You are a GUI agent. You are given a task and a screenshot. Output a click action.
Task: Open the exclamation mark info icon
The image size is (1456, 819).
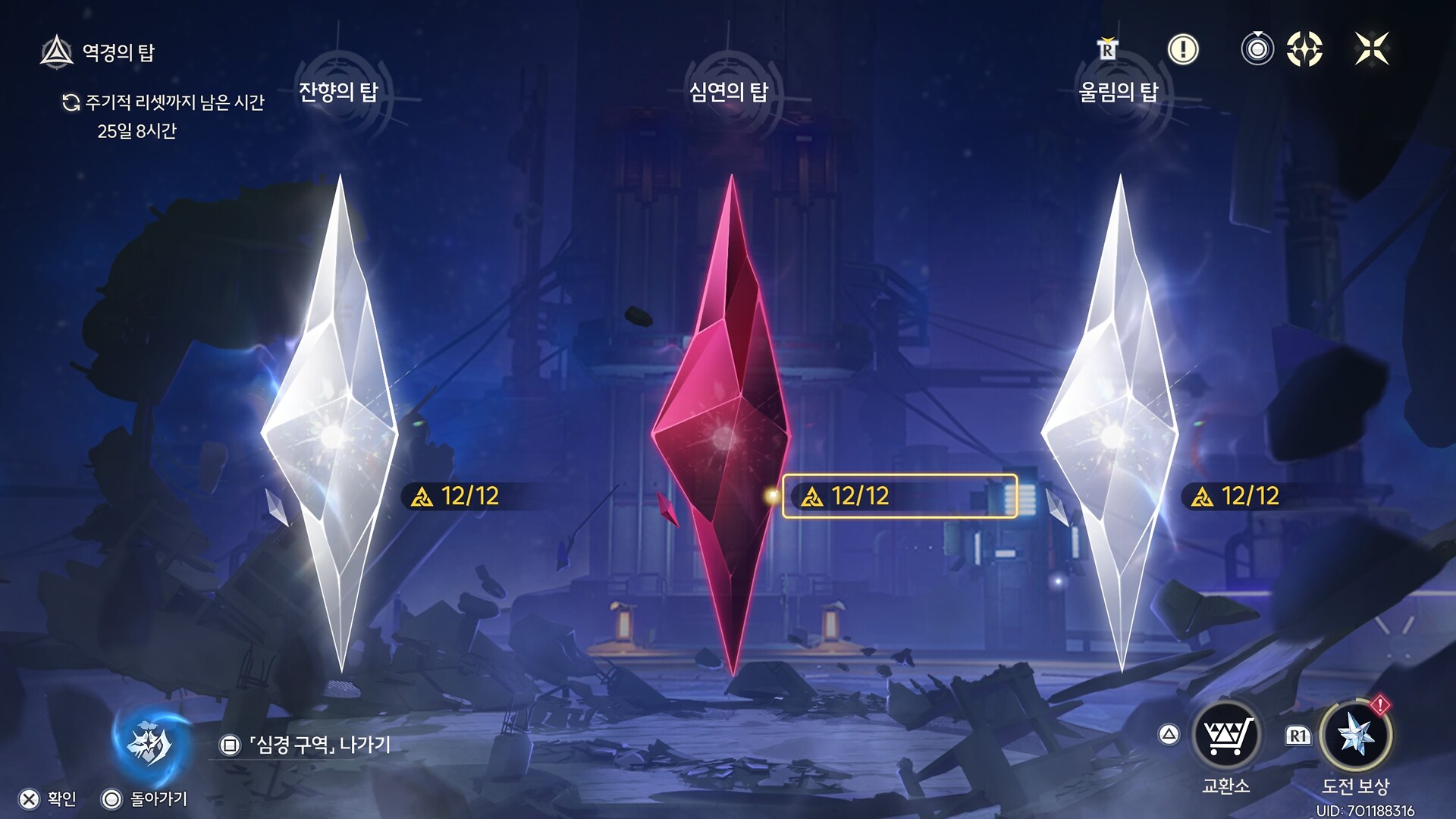point(1183,49)
